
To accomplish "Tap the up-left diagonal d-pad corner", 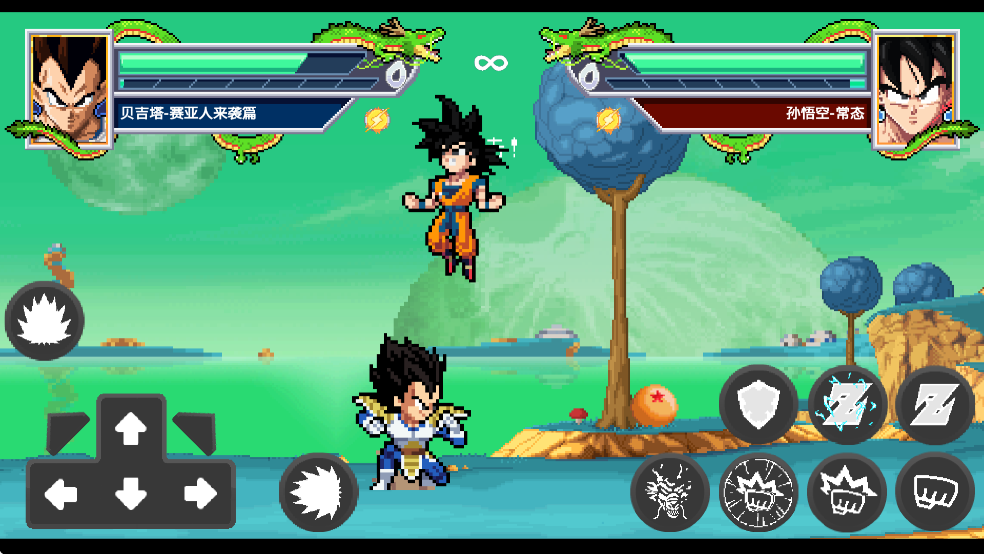I will click(x=67, y=430).
